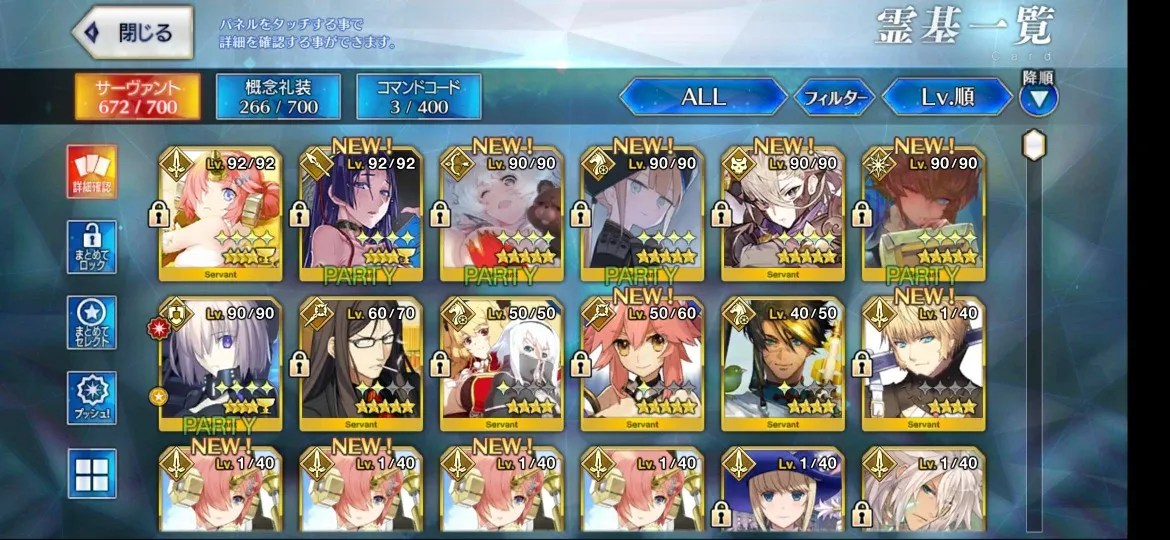
Task: Select the blond Lv. 1/40 Saber card
Action: (x=923, y=363)
